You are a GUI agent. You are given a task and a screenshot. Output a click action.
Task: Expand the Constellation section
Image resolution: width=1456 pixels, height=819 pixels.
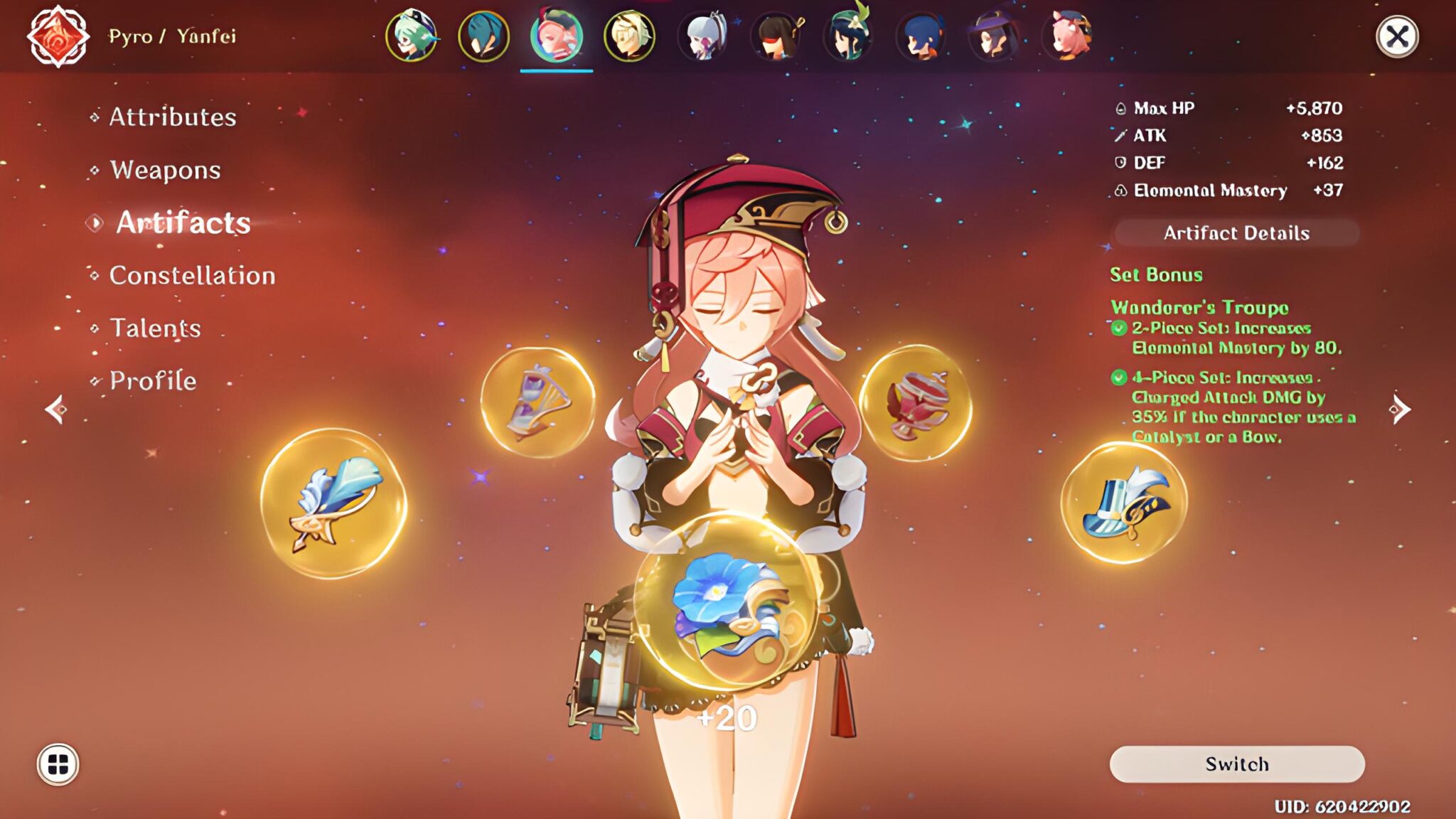[192, 274]
